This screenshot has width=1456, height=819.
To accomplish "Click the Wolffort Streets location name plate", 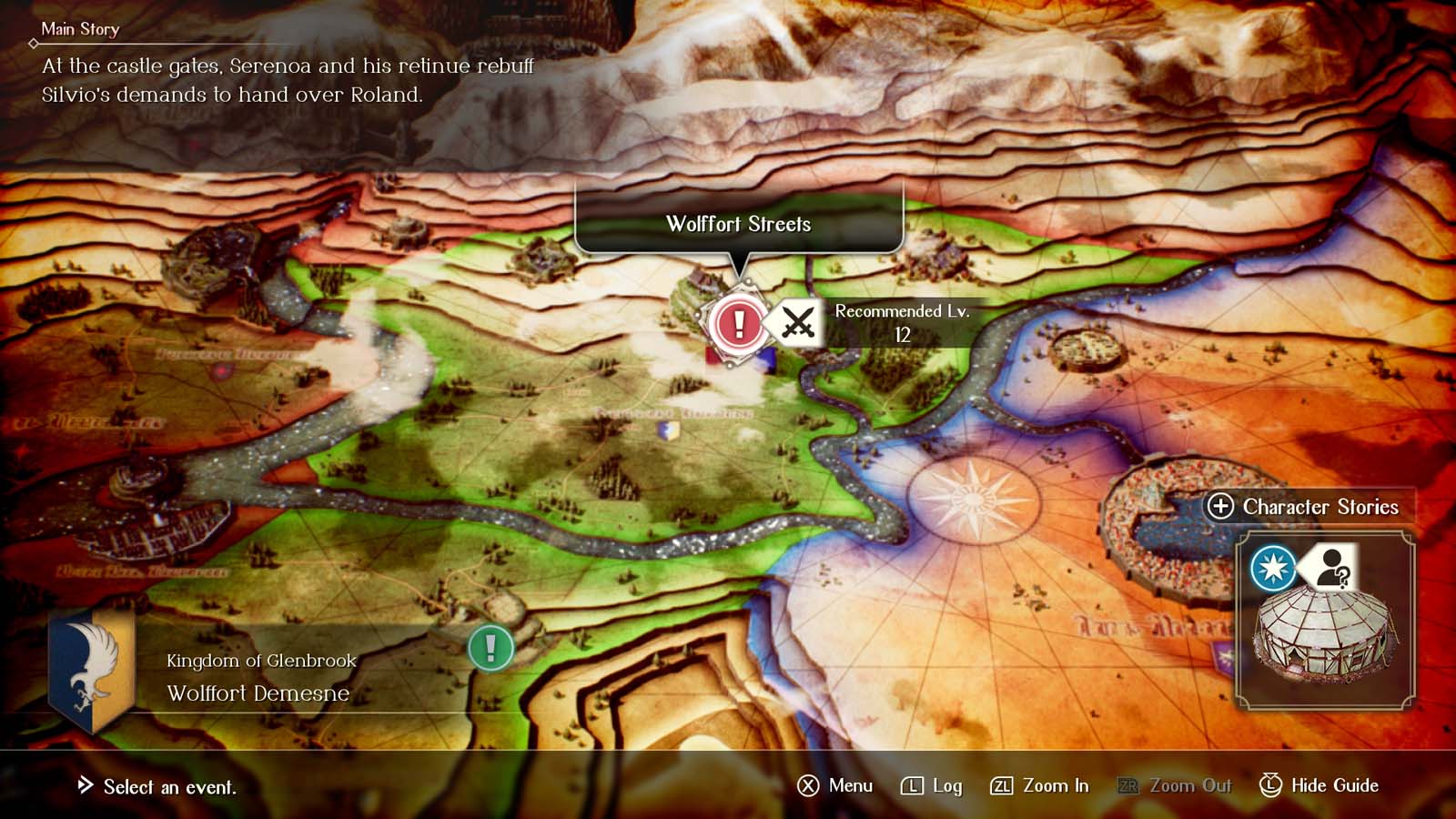I will [x=739, y=222].
